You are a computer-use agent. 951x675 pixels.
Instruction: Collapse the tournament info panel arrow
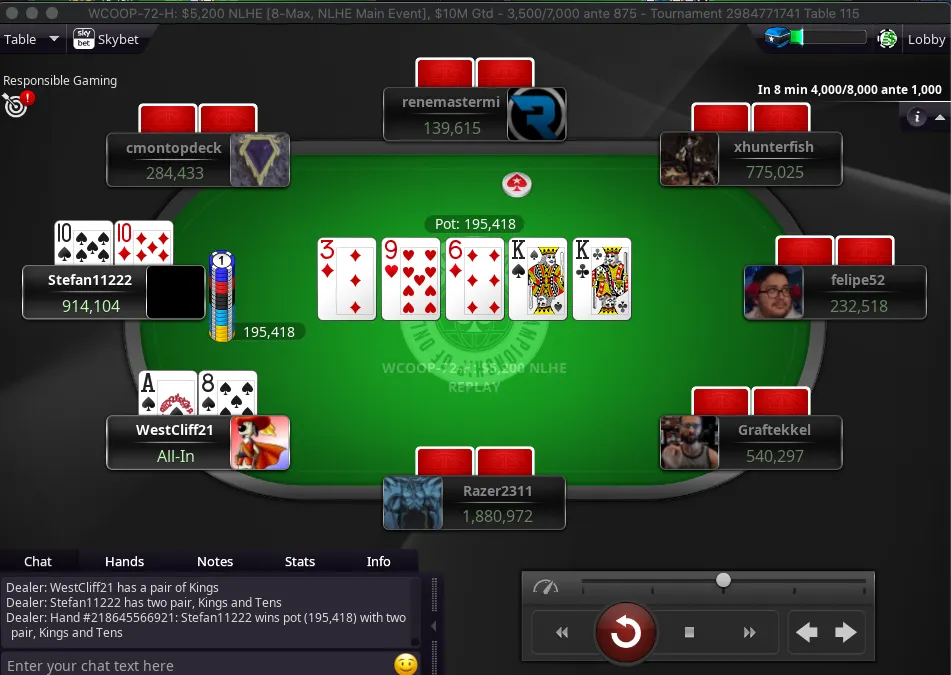click(940, 117)
